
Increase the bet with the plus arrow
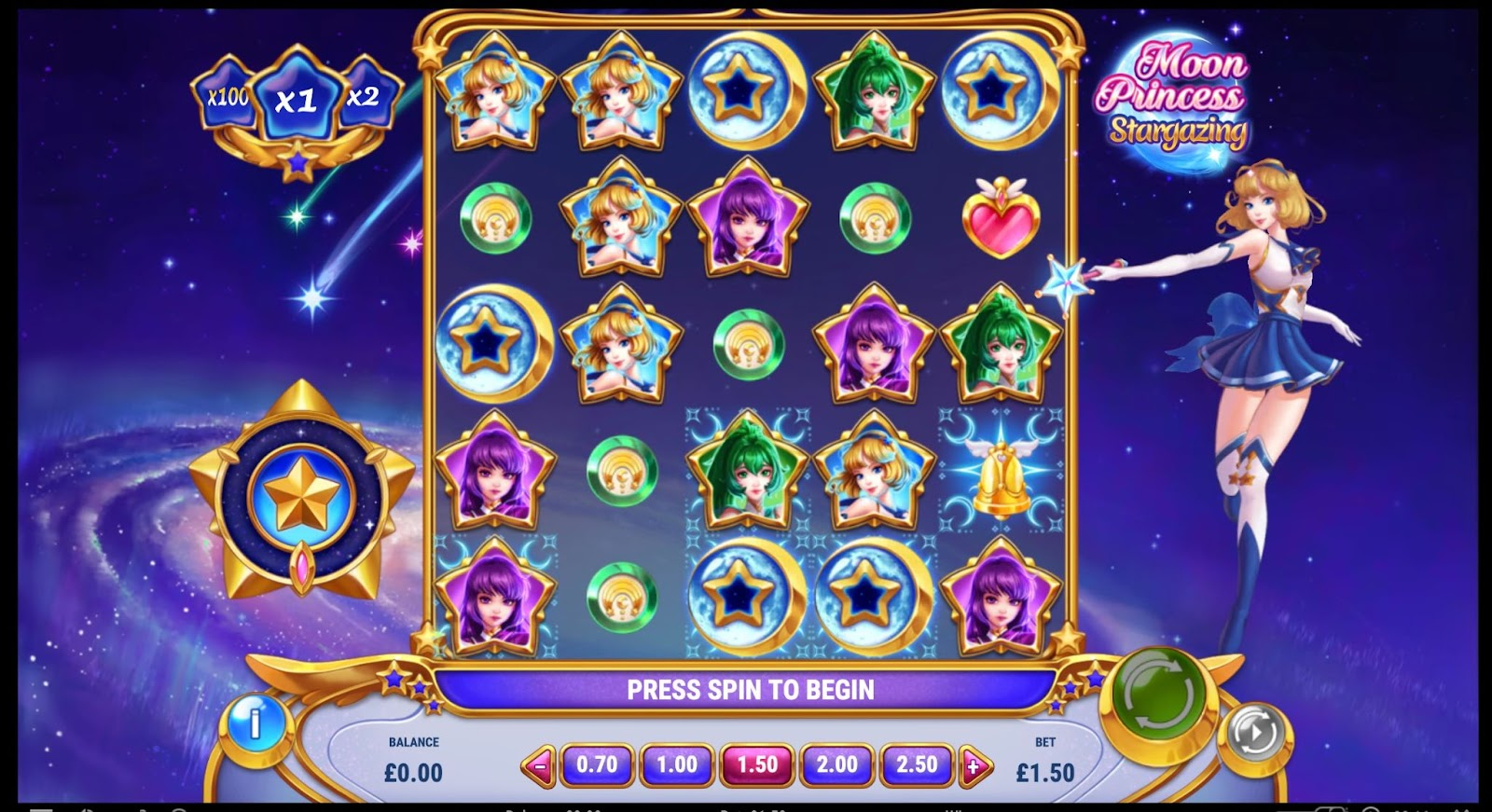tap(974, 767)
